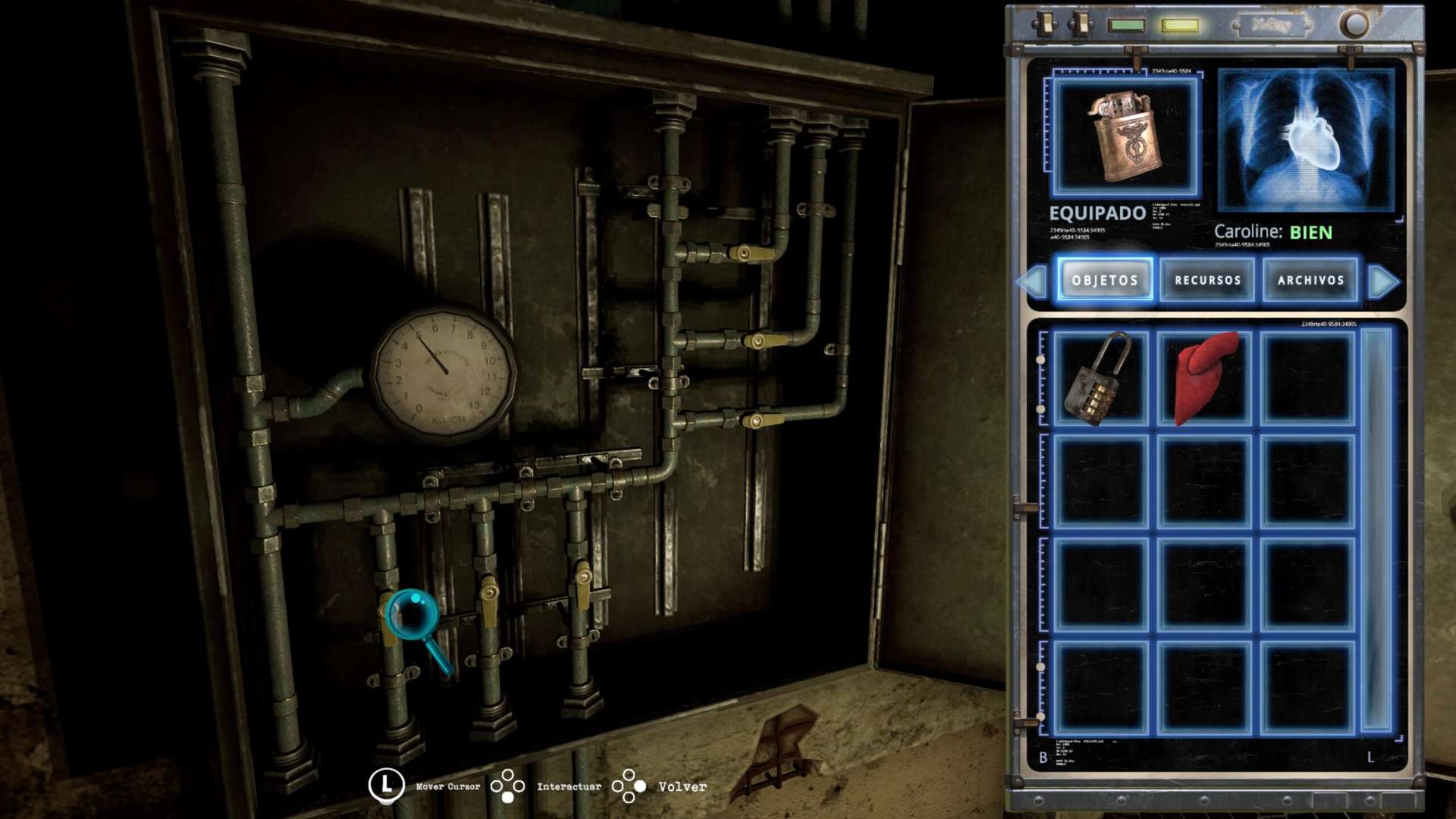The width and height of the screenshot is (1456, 819).
Task: Click the chest X-ray heart display
Action: [1306, 140]
